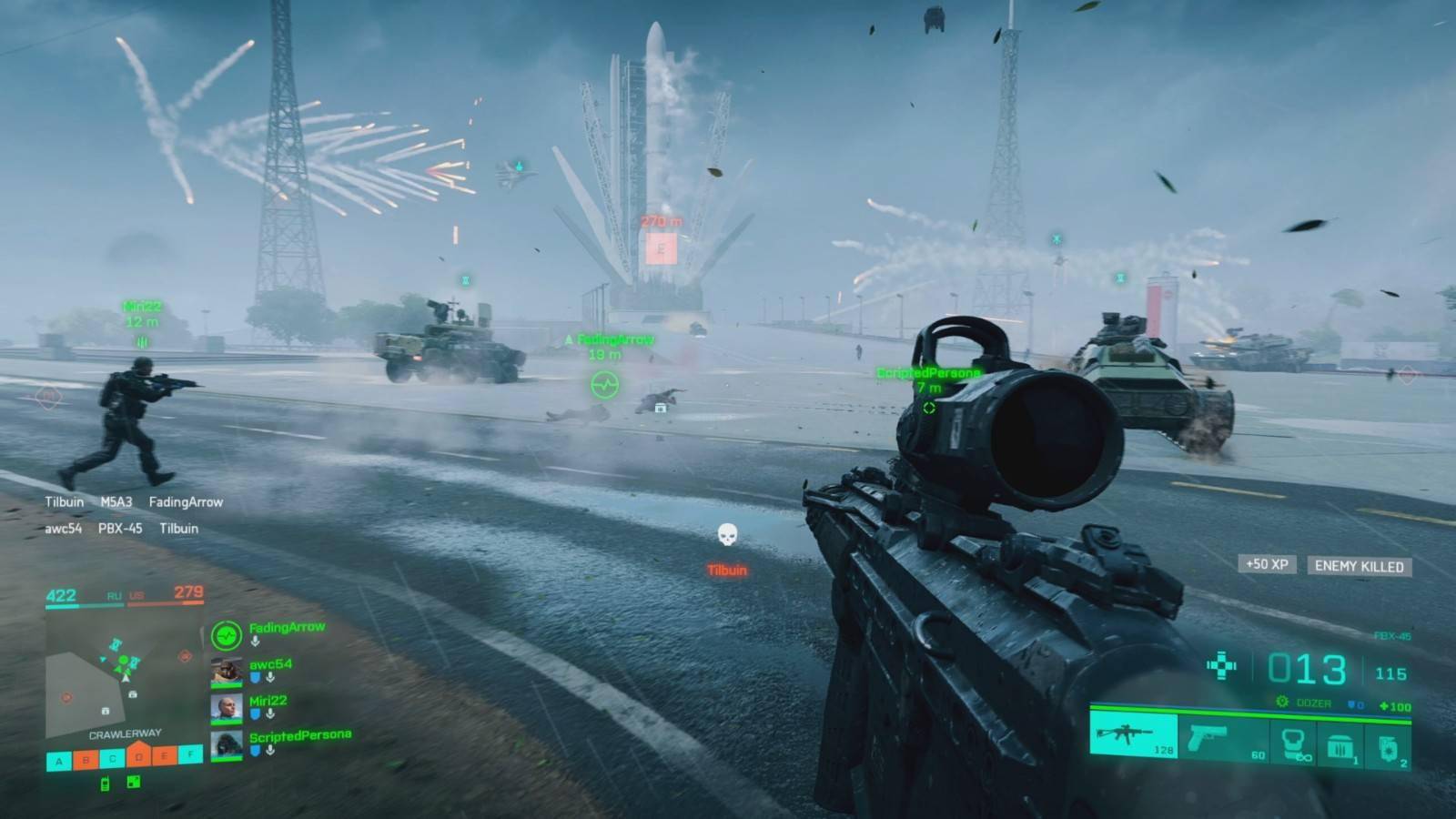Click squad member FadingArrow's revive icon
The image size is (1456, 819).
coord(226,634)
